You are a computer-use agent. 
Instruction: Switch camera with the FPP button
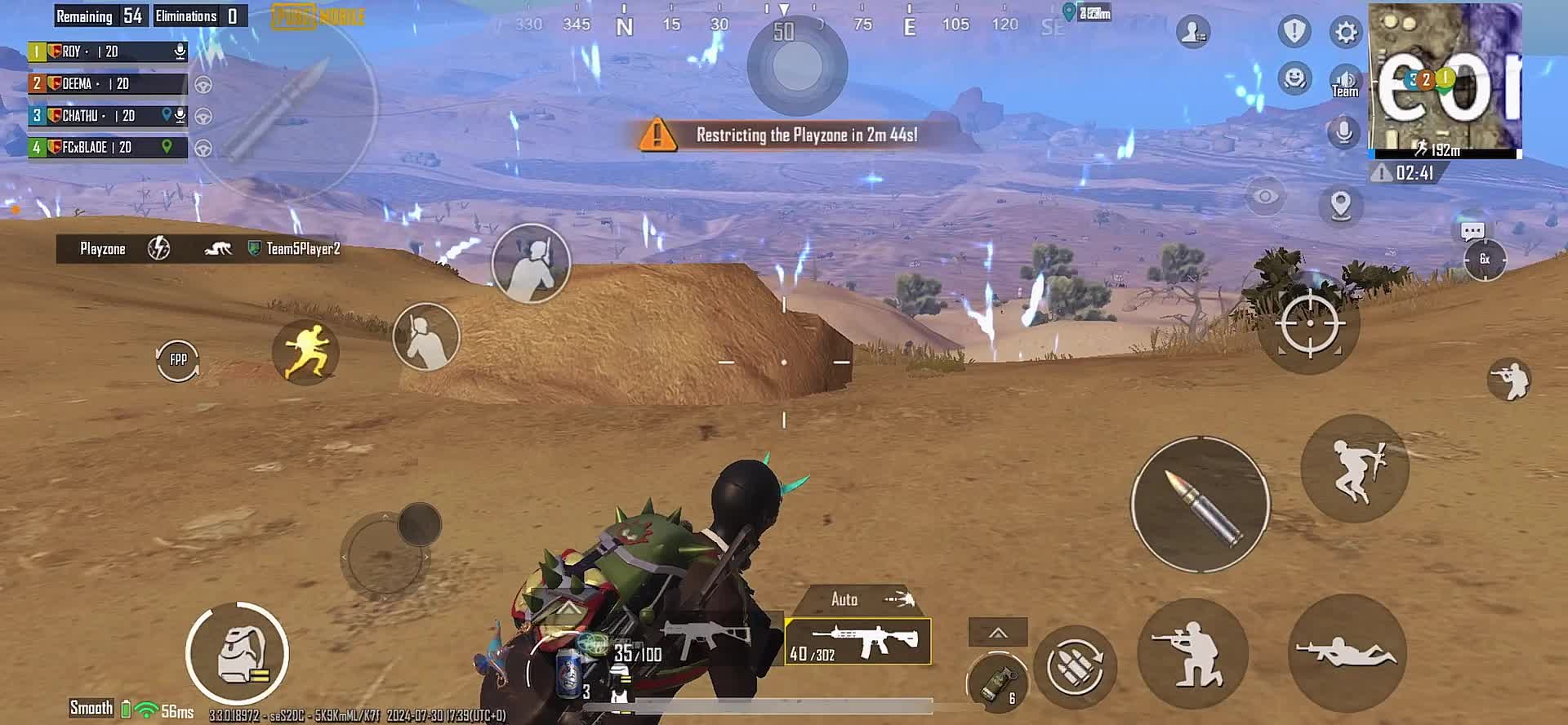click(x=178, y=359)
